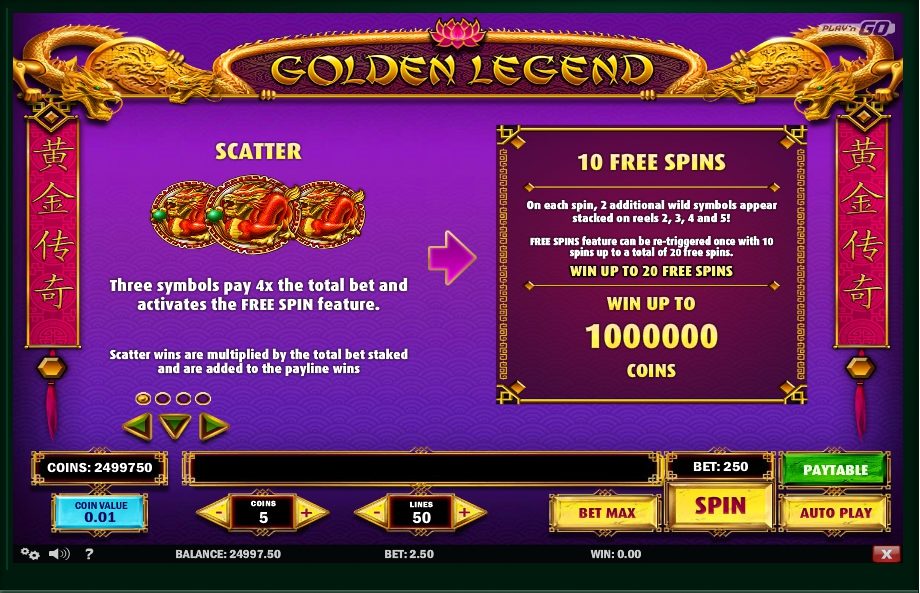
Task: Open the gear settings menu
Action: pos(30,553)
